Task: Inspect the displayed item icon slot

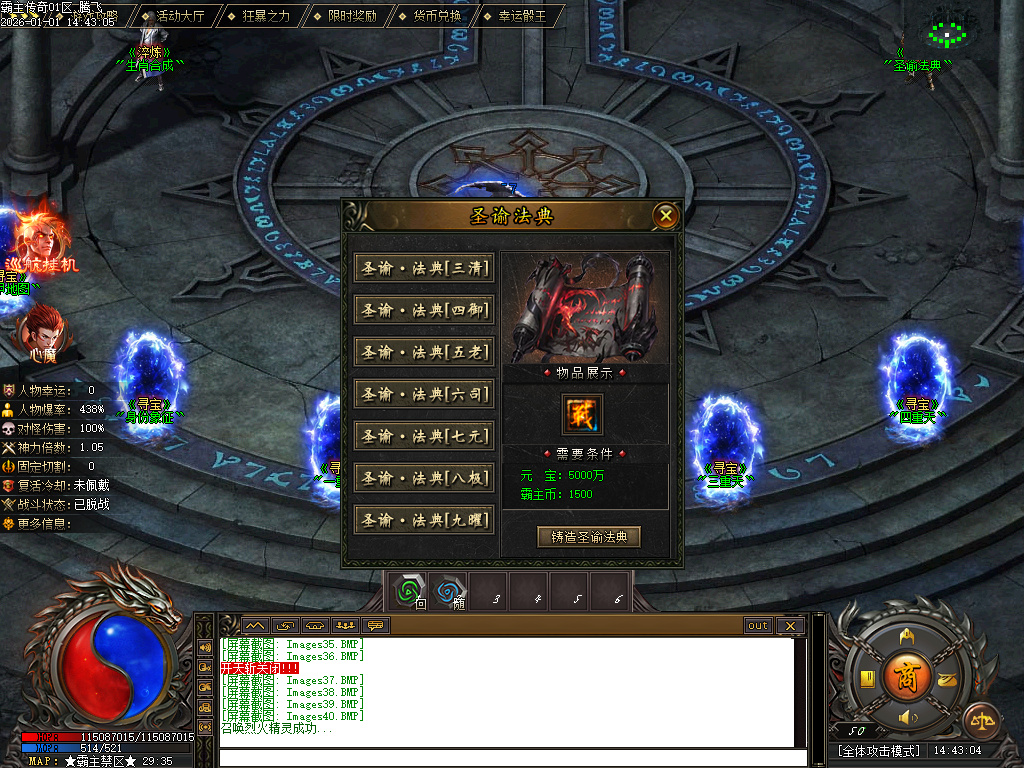Action: click(x=582, y=415)
